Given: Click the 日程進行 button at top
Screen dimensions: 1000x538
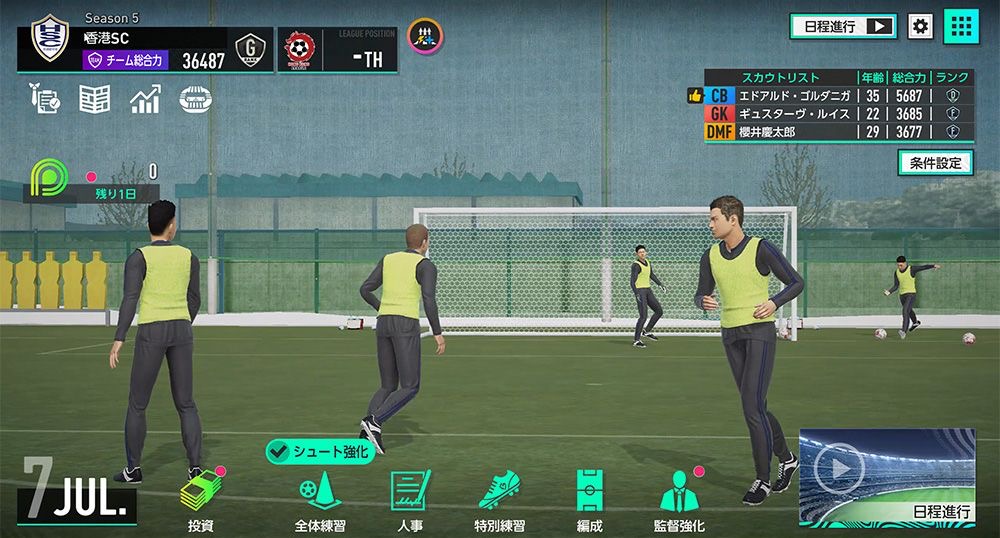Looking at the screenshot, I should click(843, 27).
